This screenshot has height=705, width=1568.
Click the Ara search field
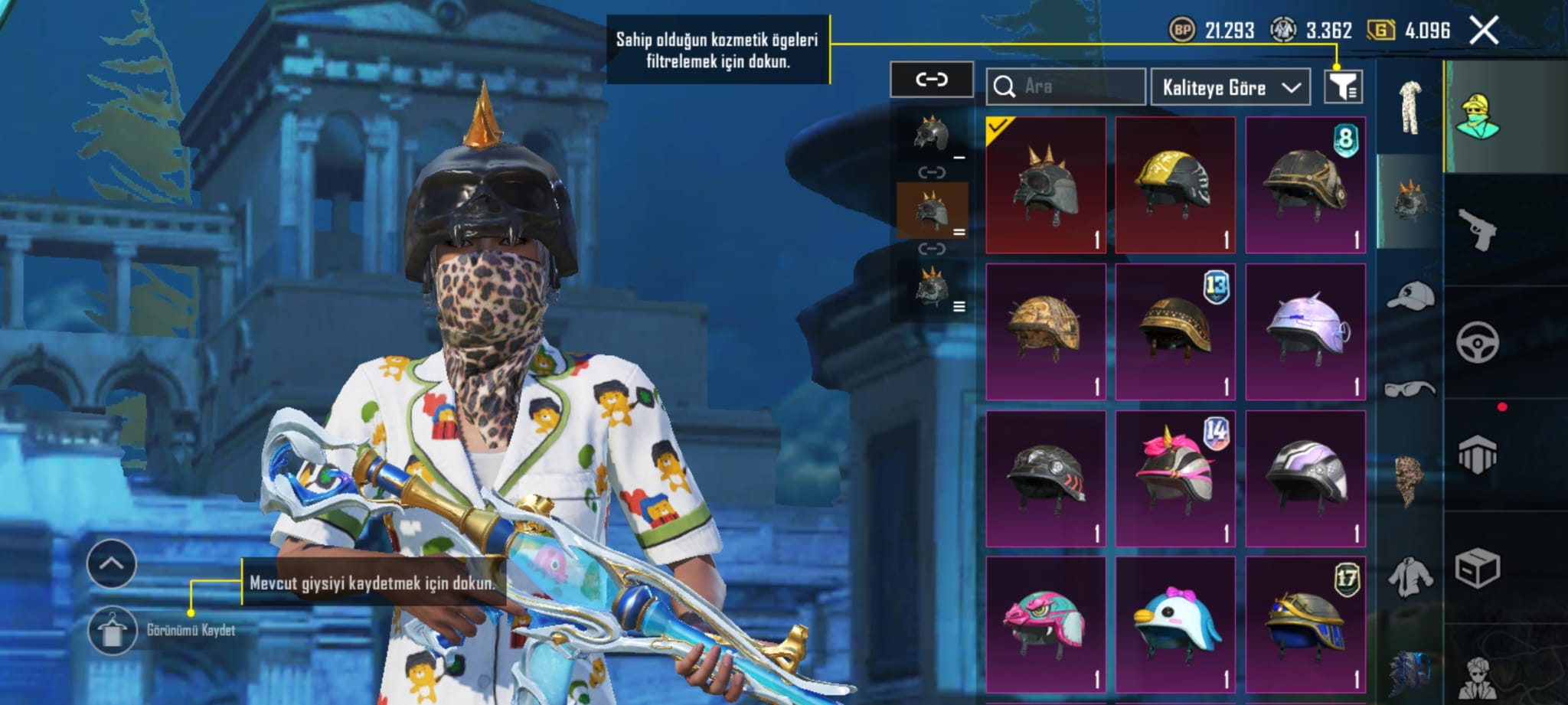pos(1066,86)
